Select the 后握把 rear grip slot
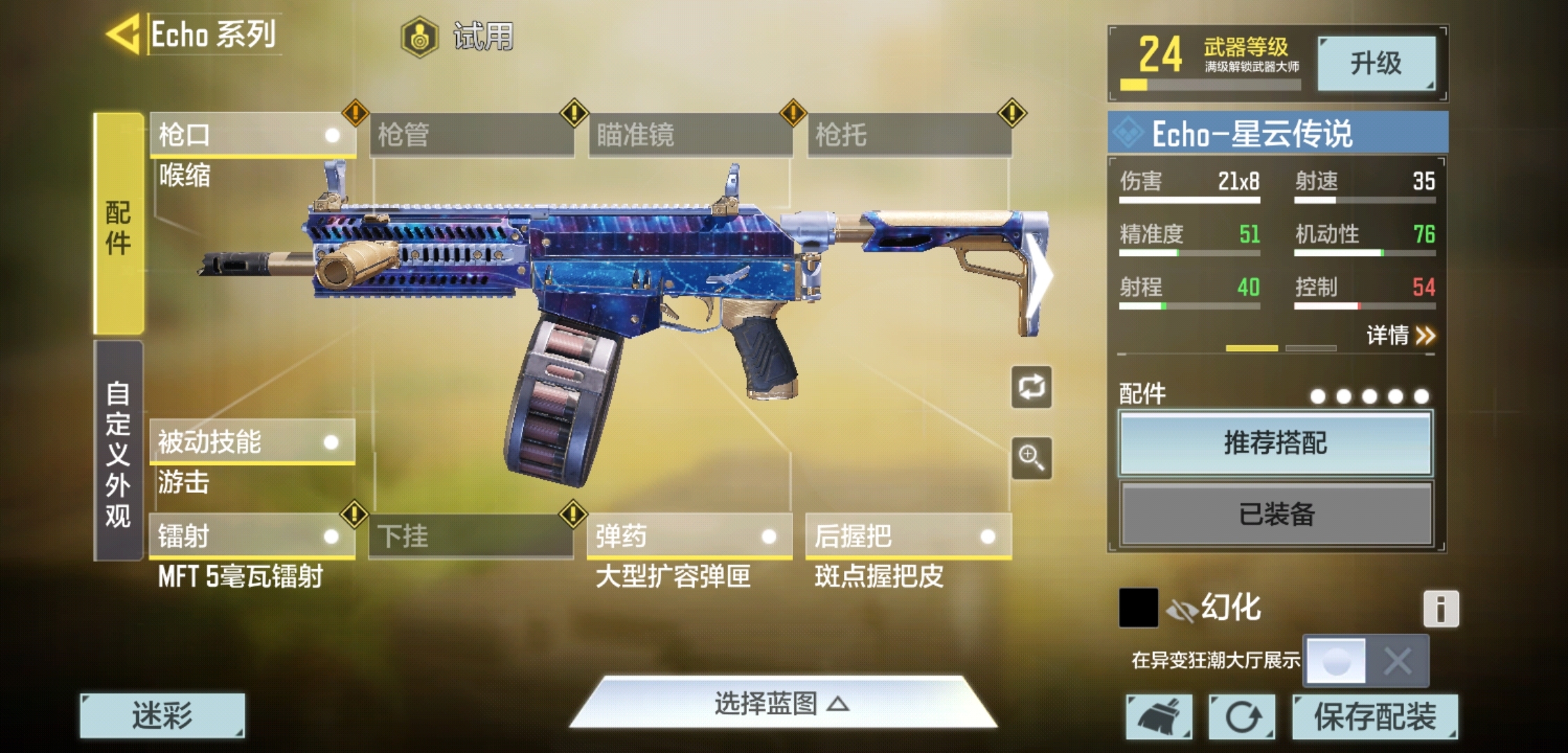This screenshot has height=753, width=1568. coord(907,536)
